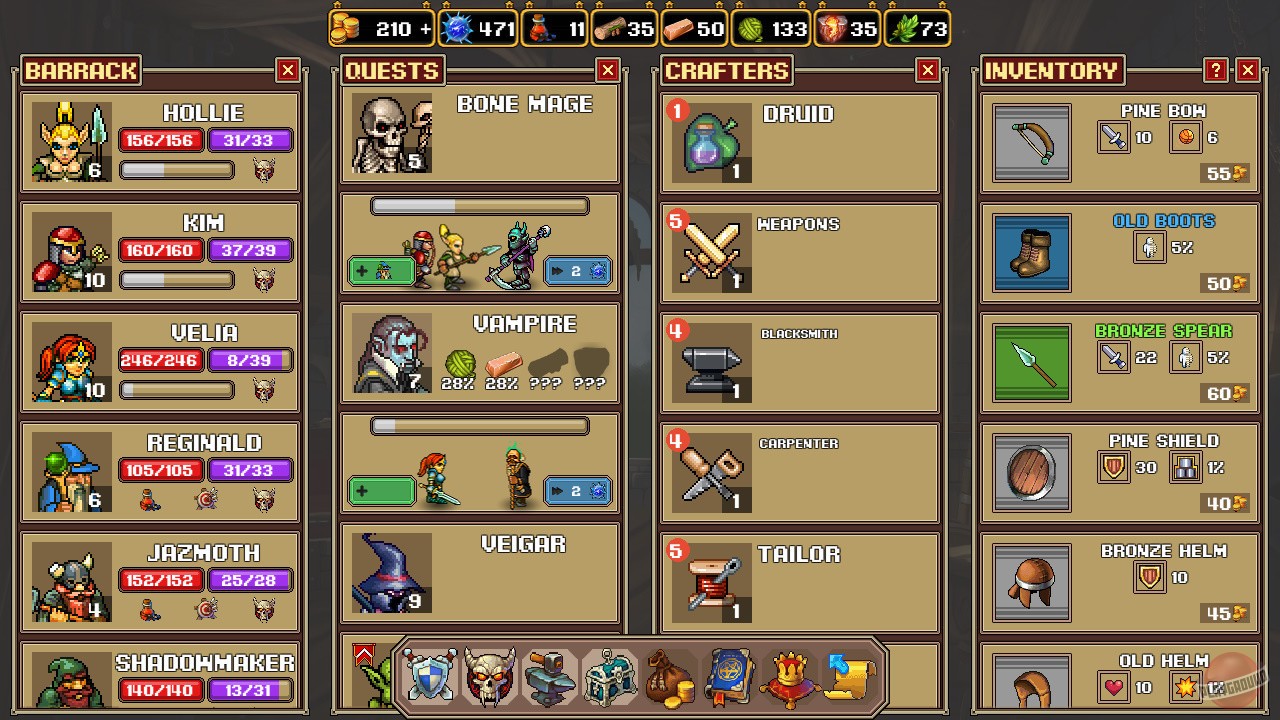Select the Pine Bow inventory item
This screenshot has height=720, width=1280.
(x=1118, y=145)
